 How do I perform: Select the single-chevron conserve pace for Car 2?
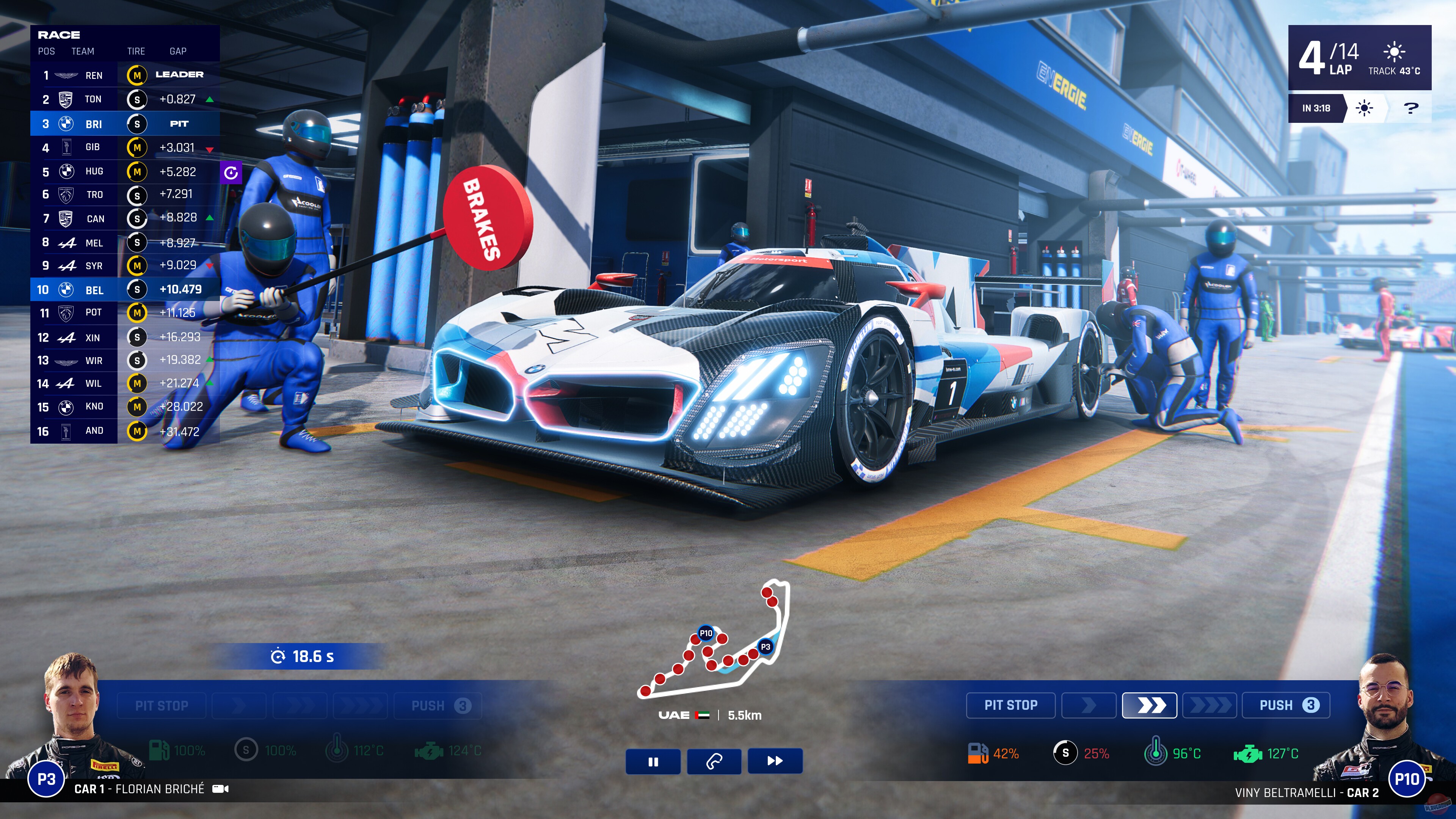(1088, 705)
